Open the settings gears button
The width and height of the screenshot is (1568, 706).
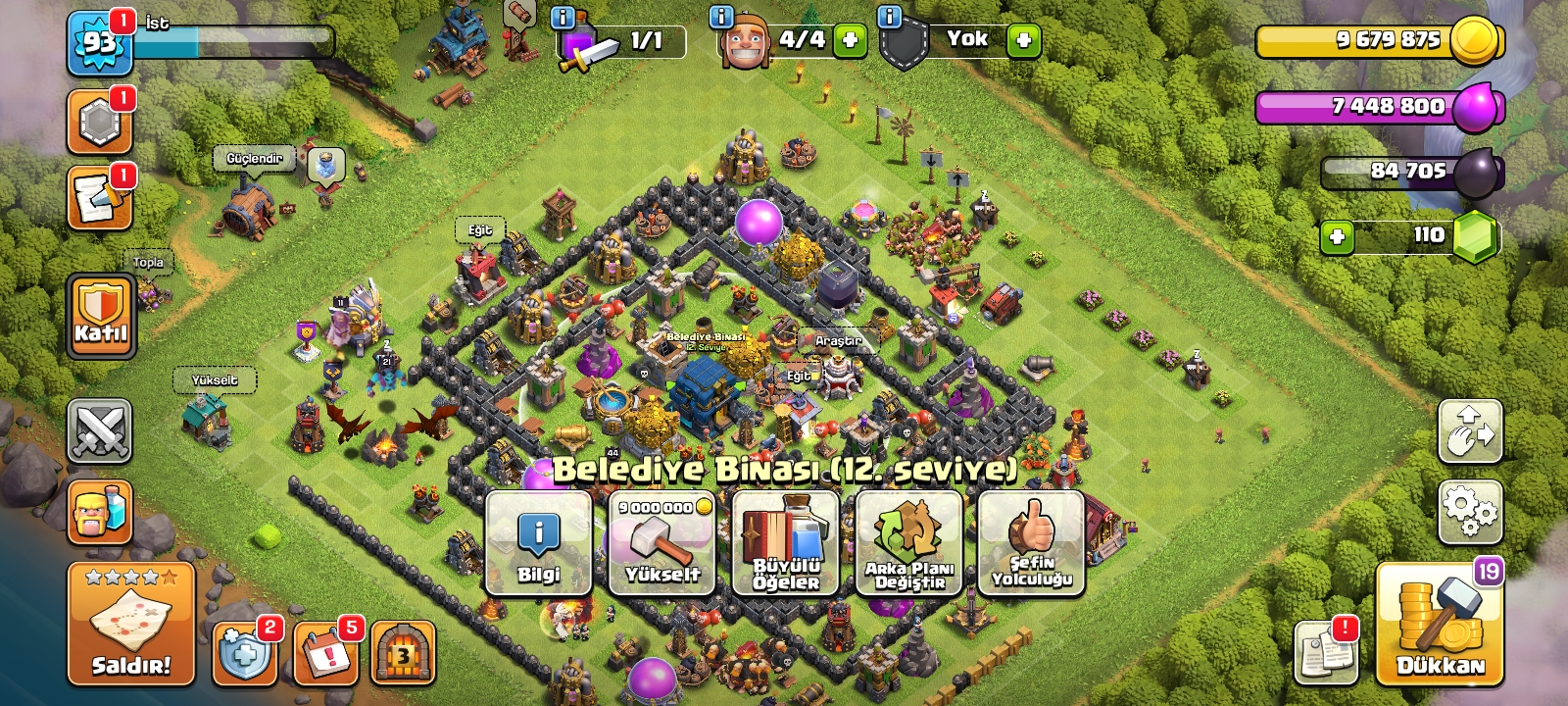(x=1469, y=512)
